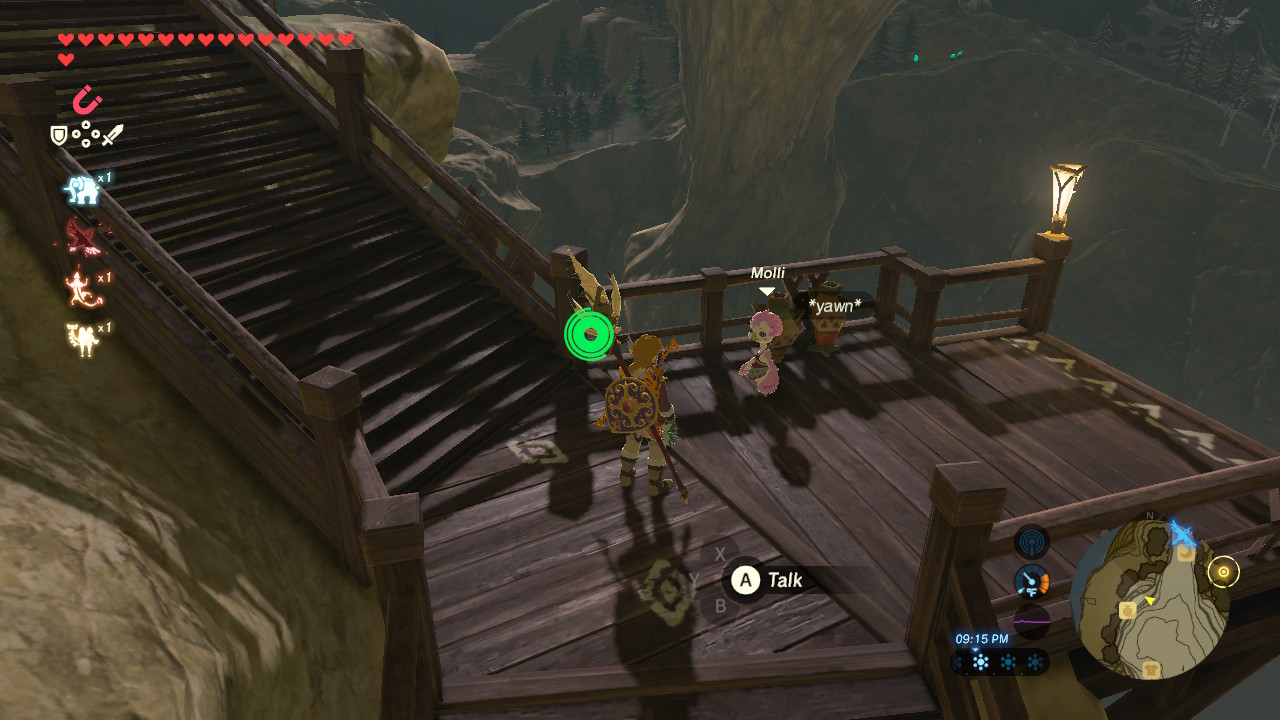Click the 09:15 PM clock display
Image resolution: width=1280 pixels, height=720 pixels.
pyautogui.click(x=981, y=638)
